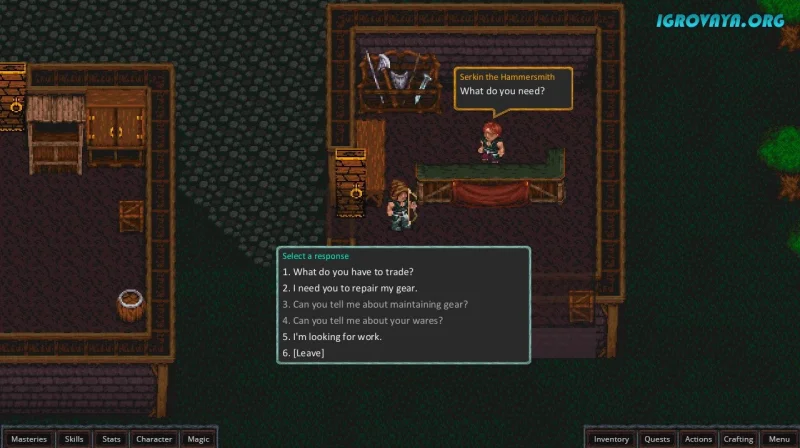Viewport: 800px width, 448px height.
Task: Open the Crafting window
Action: pos(738,439)
